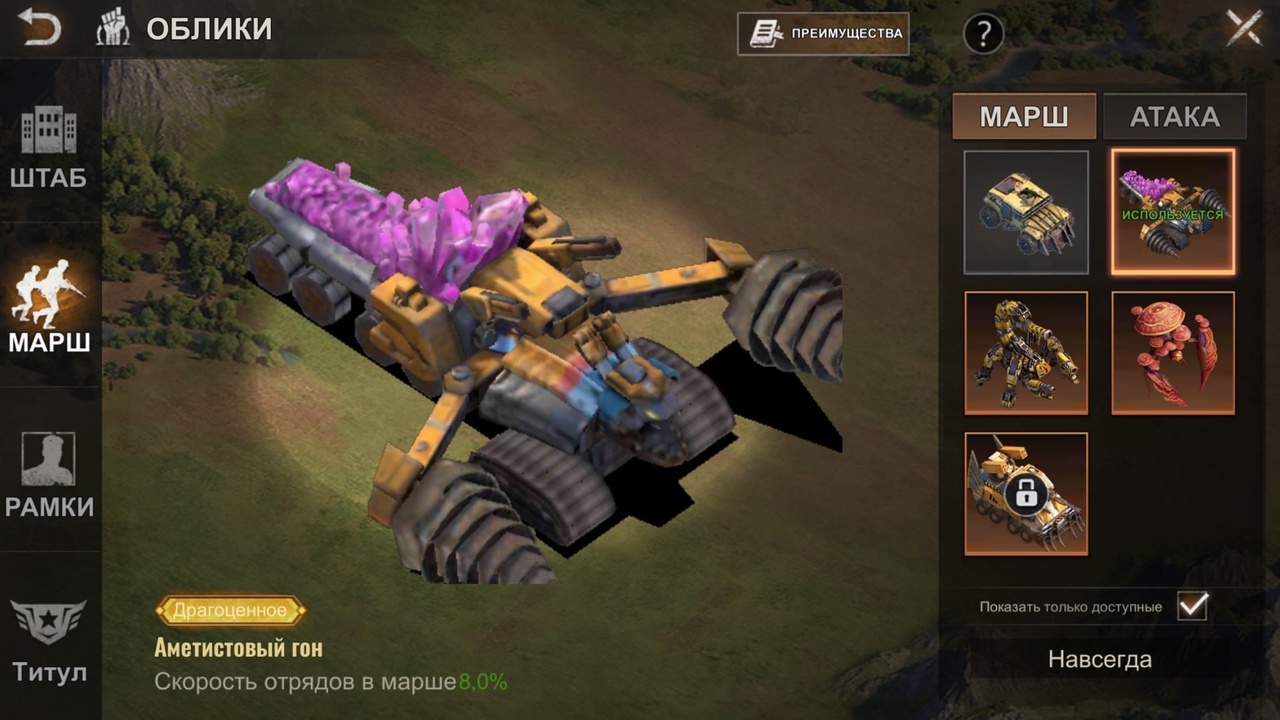Select the Марш category in sidebar
Screen dimensions: 1280x720
(x=49, y=307)
